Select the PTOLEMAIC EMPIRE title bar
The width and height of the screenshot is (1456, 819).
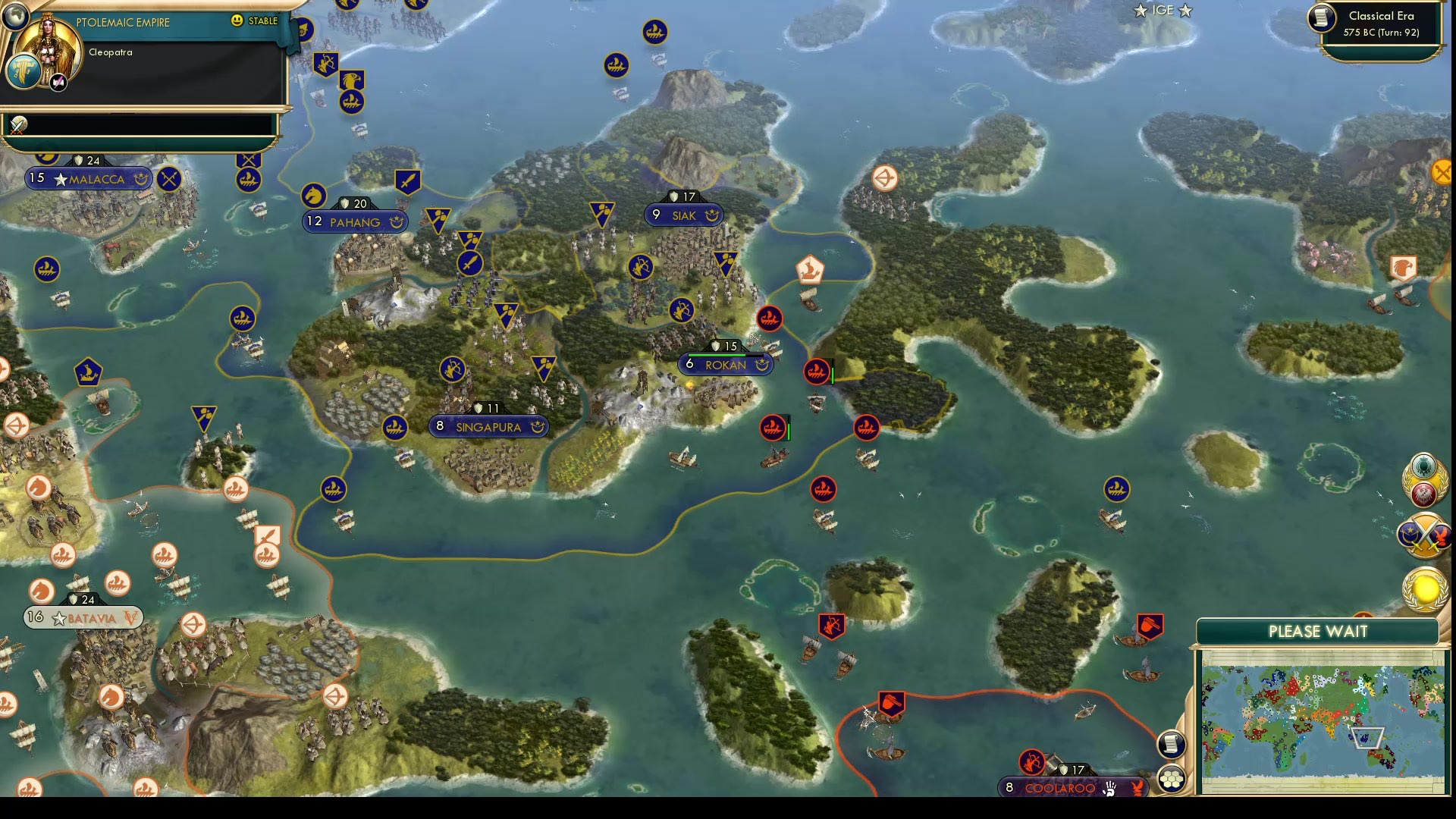pos(121,22)
